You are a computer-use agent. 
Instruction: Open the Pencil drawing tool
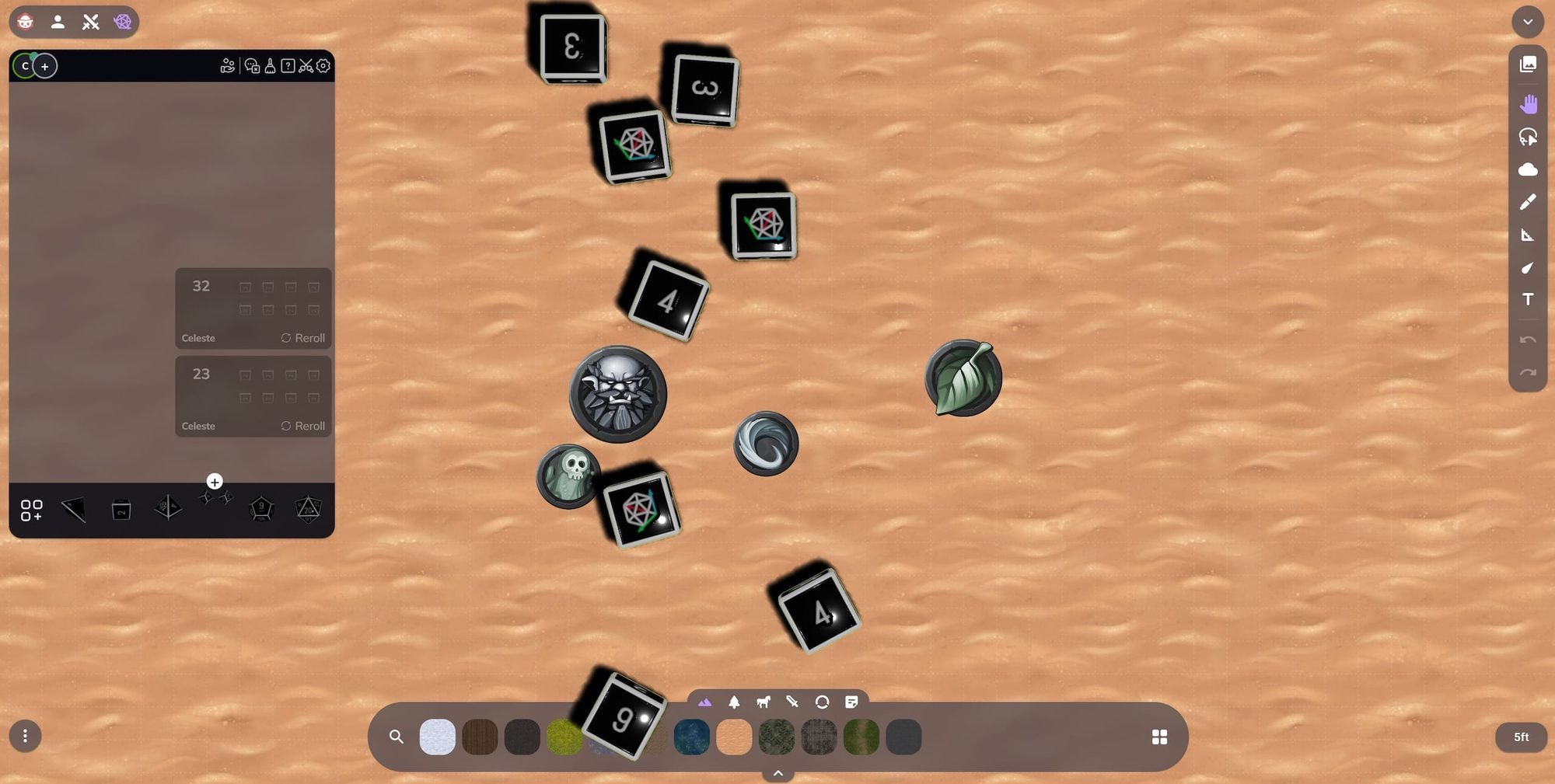tap(1527, 202)
